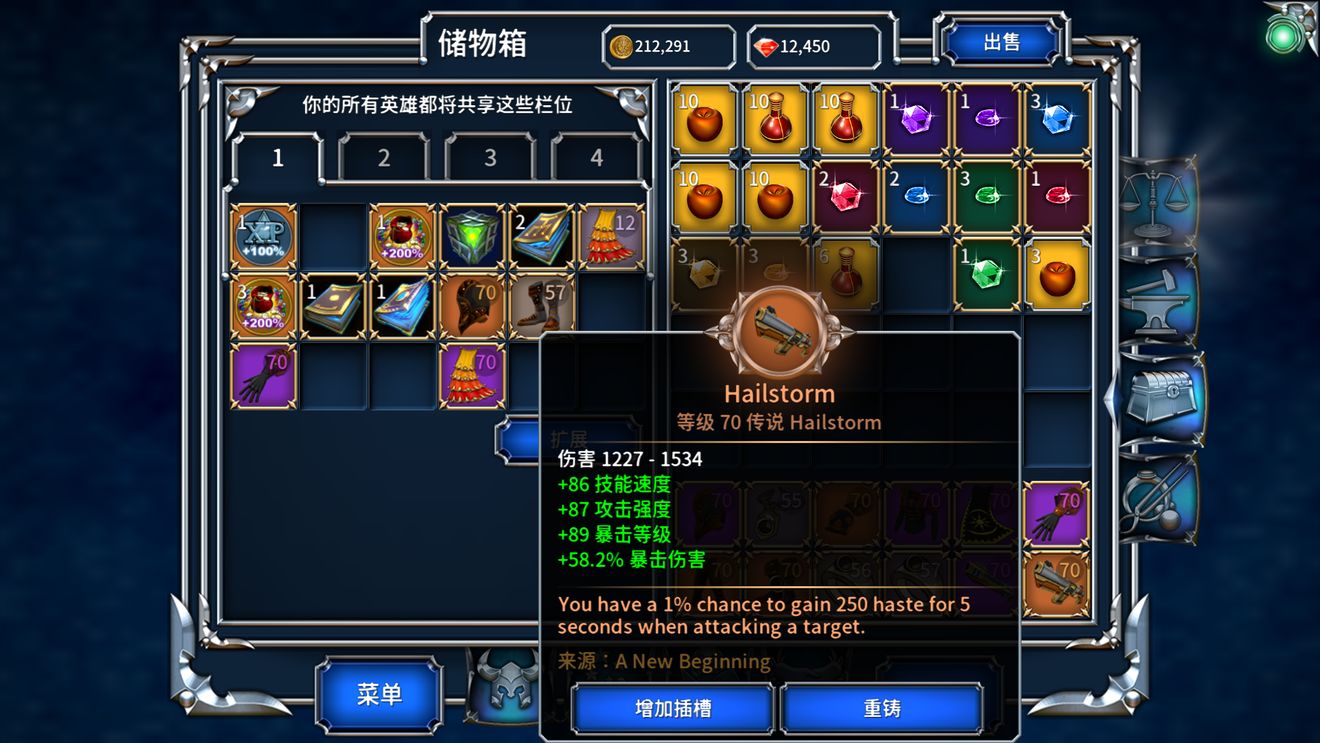Choose 增加插槽 to add a socket
The image size is (1320, 743).
pos(673,709)
